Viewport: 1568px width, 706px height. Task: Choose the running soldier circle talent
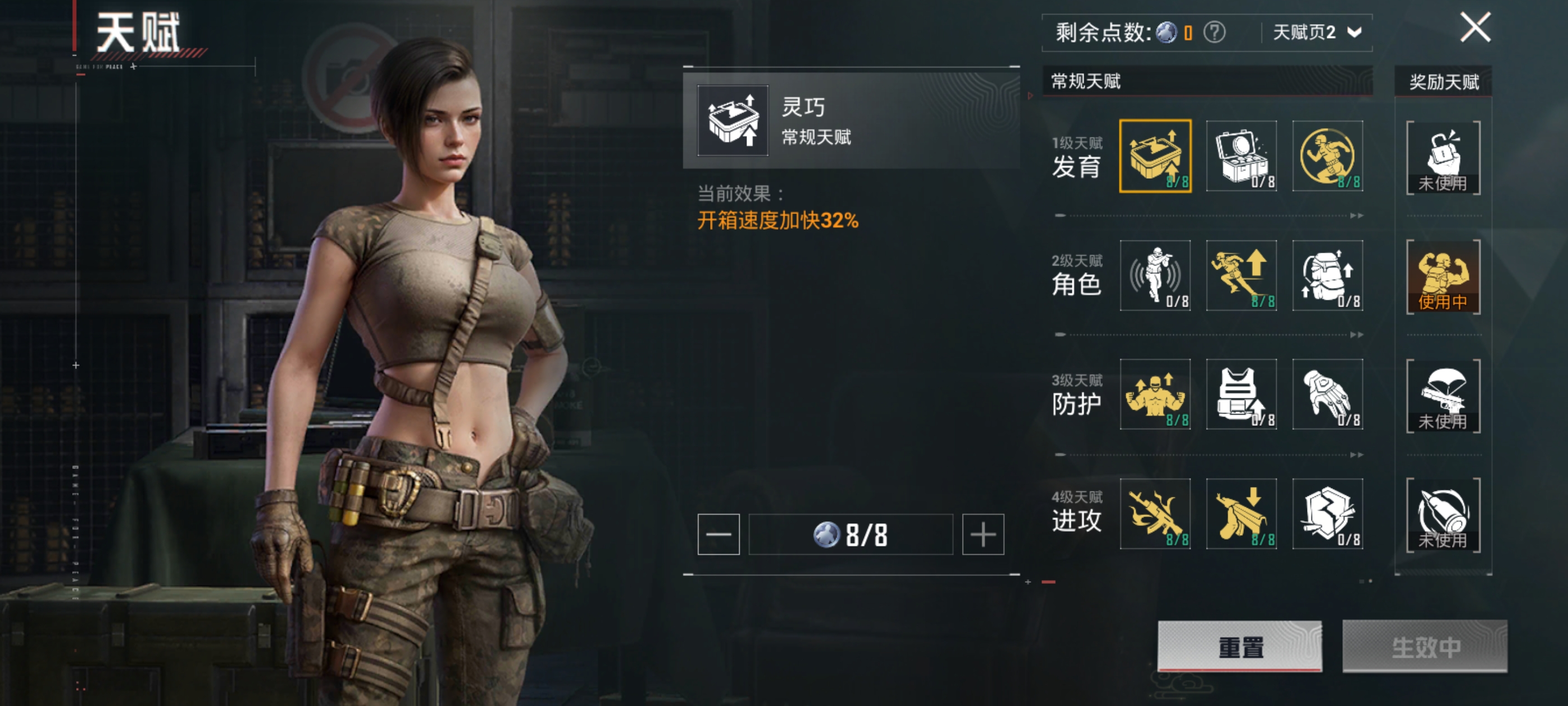1327,156
